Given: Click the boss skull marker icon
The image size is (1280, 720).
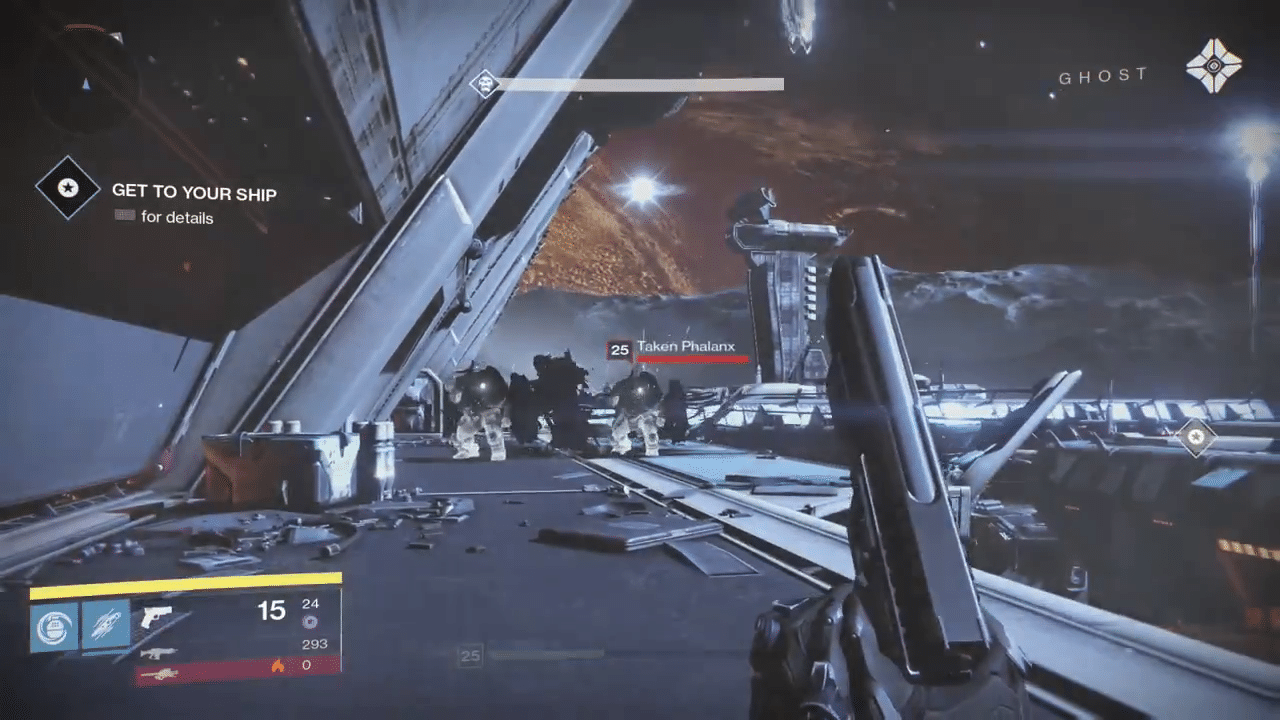Looking at the screenshot, I should pyautogui.click(x=485, y=84).
